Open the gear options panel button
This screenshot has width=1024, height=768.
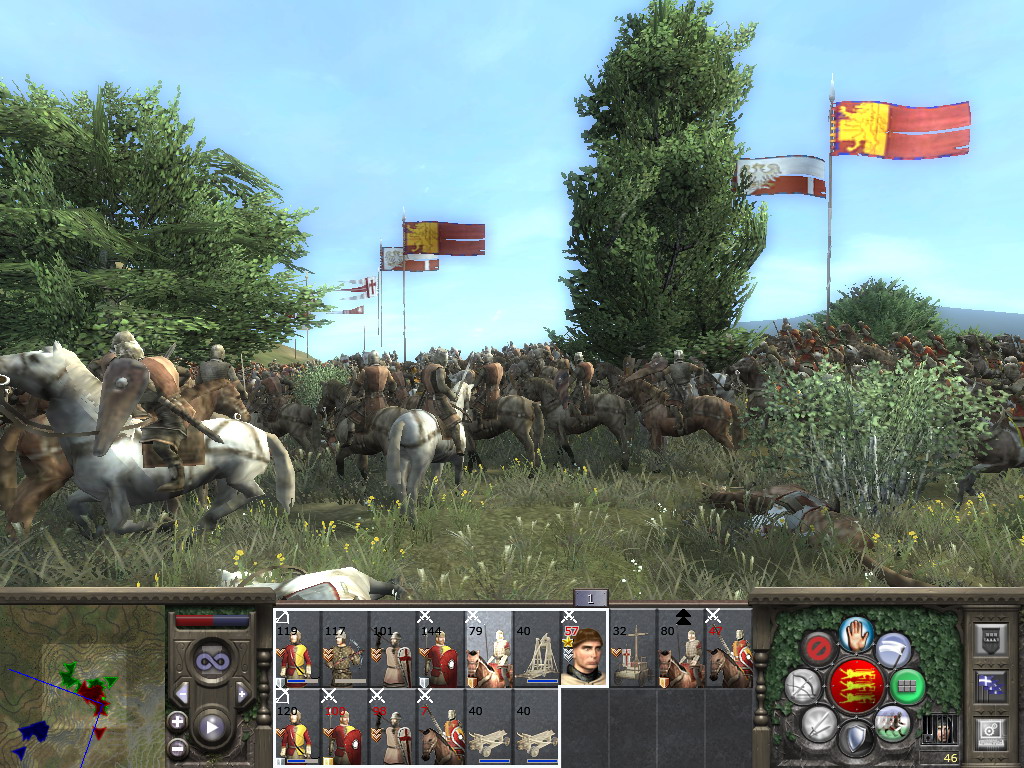tap(989, 730)
